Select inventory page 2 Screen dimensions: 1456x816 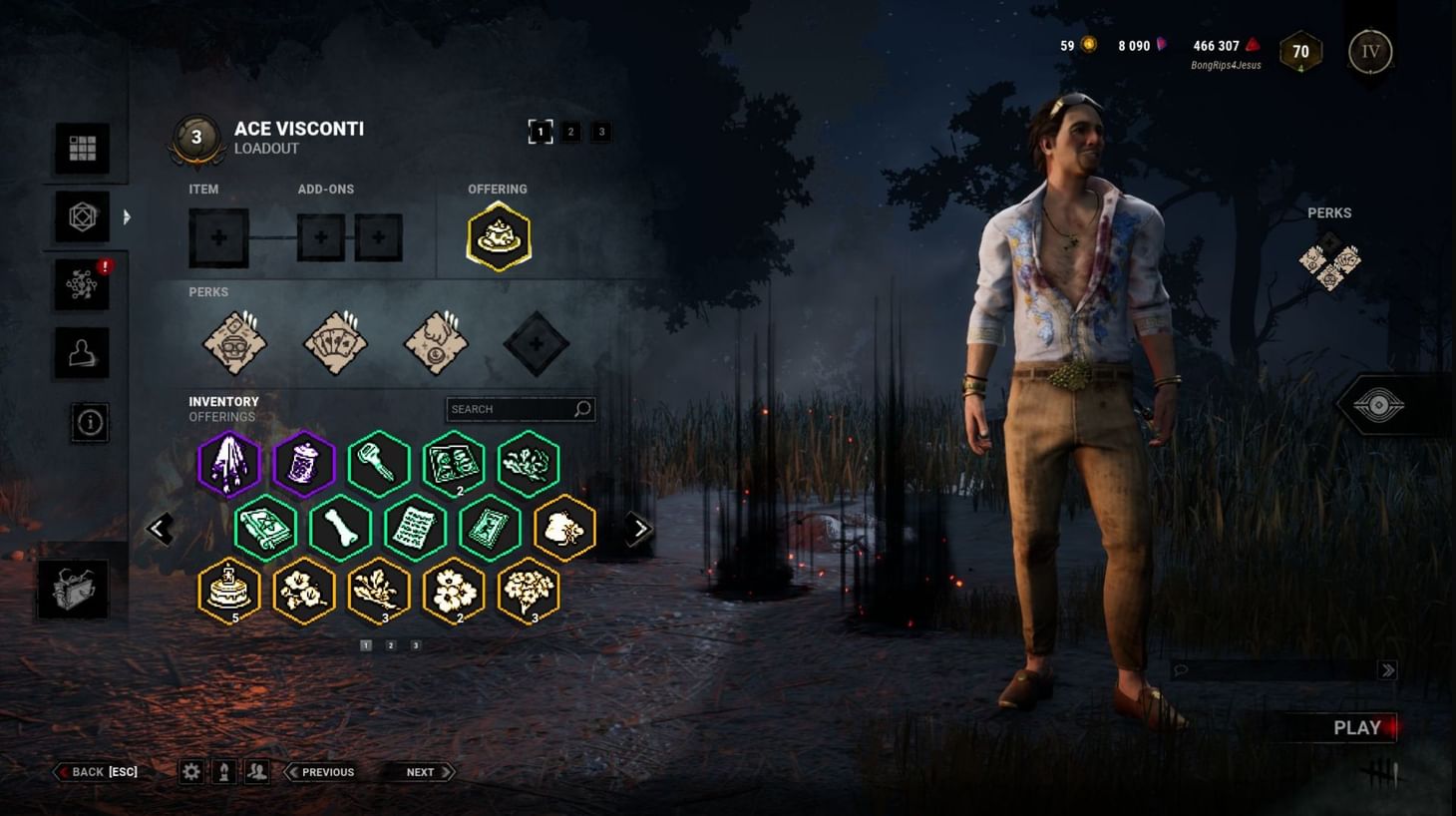pyautogui.click(x=390, y=644)
